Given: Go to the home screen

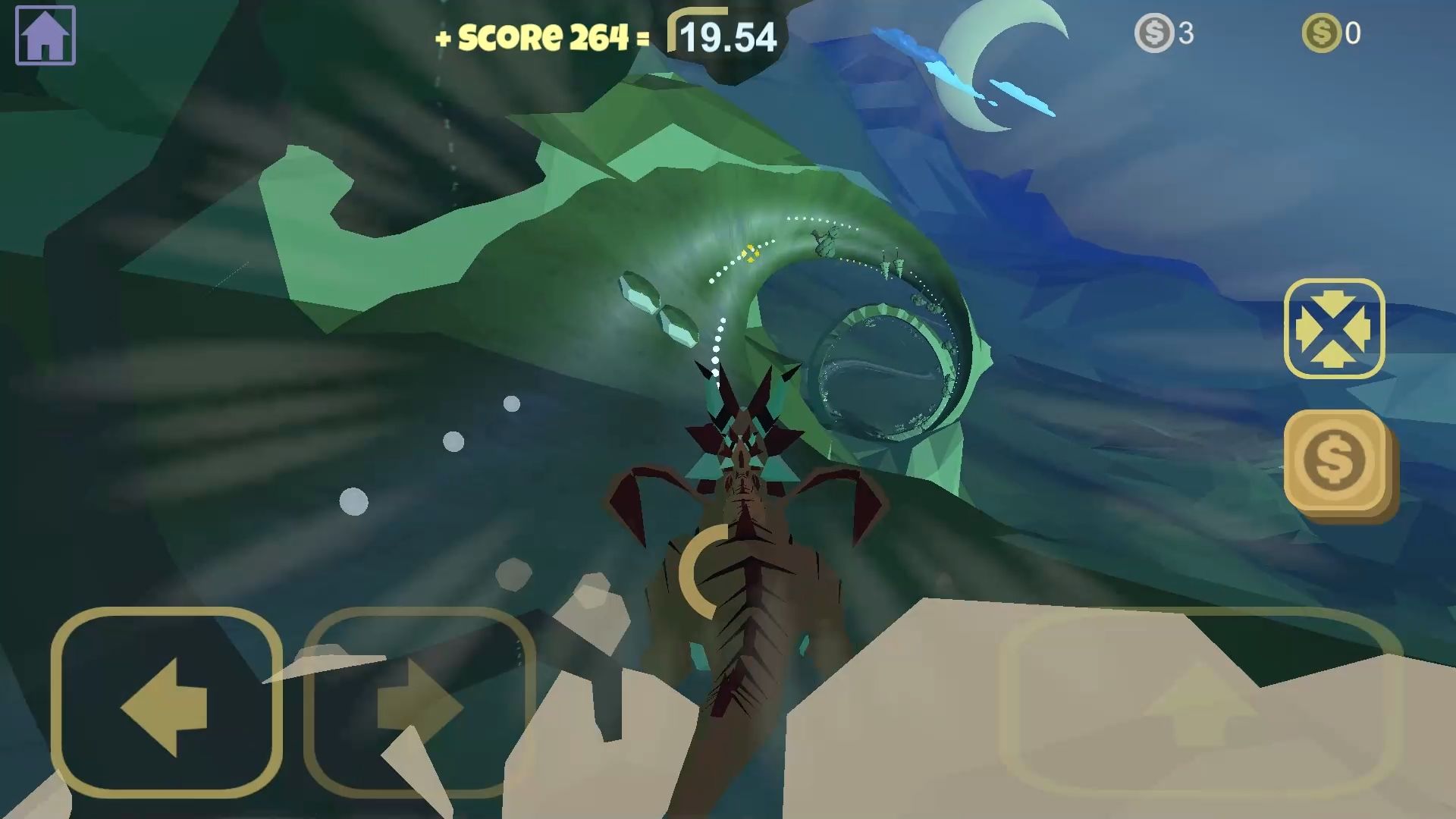Looking at the screenshot, I should coord(45,35).
